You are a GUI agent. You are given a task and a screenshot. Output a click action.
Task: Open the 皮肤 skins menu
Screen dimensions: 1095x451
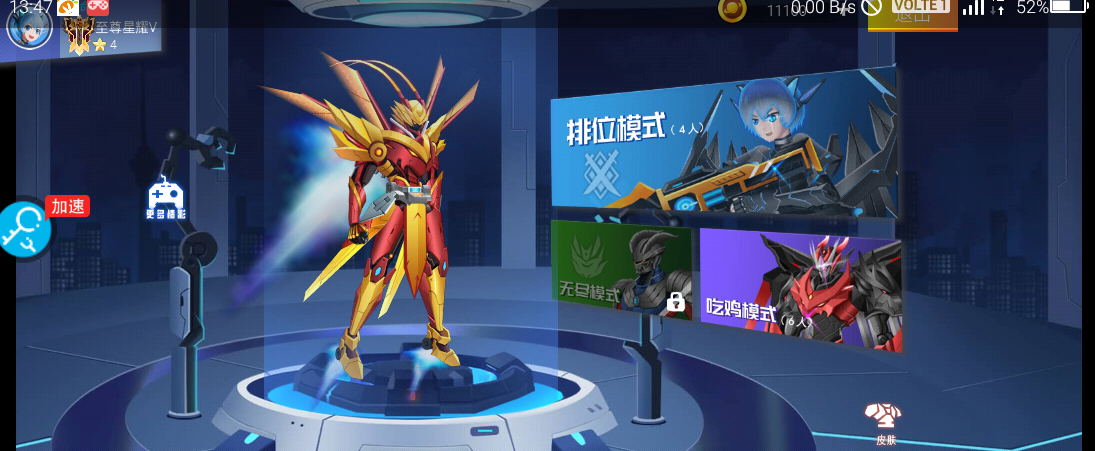(x=885, y=422)
